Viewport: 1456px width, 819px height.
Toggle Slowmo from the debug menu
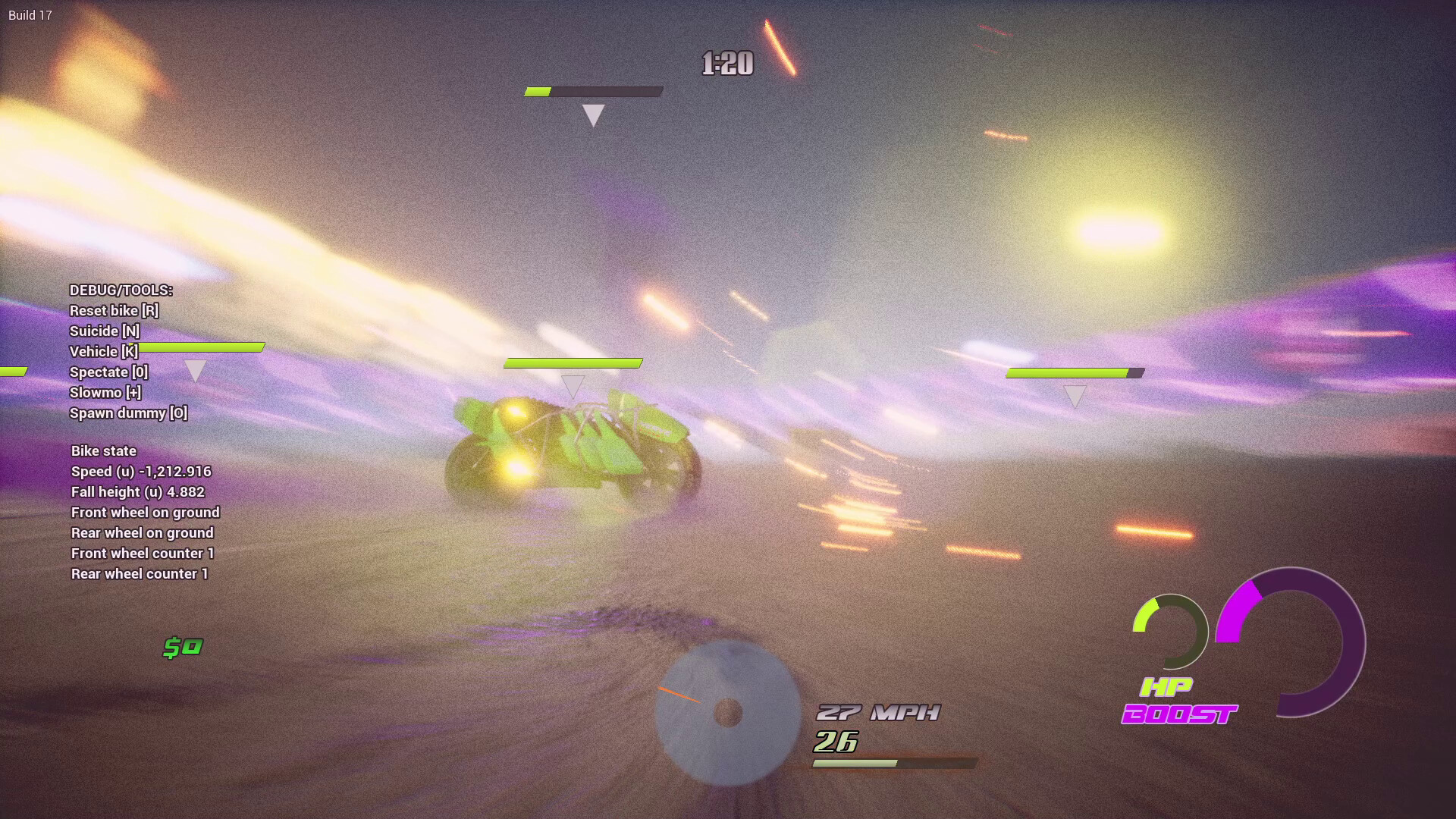coord(105,392)
